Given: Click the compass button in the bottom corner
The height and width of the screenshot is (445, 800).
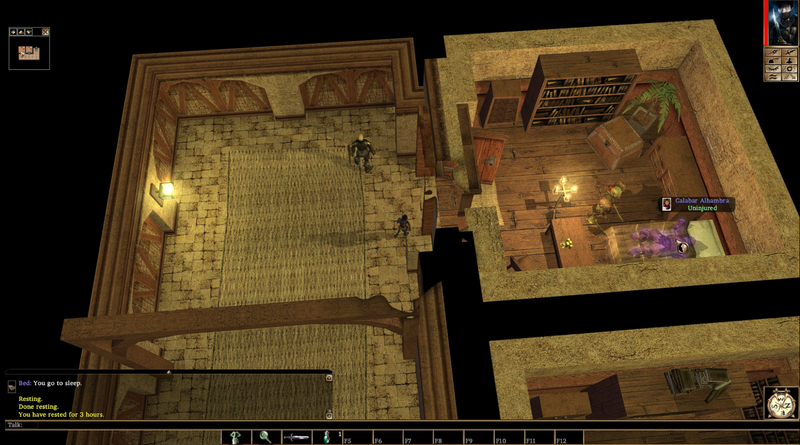Looking at the screenshot, I should [x=781, y=403].
